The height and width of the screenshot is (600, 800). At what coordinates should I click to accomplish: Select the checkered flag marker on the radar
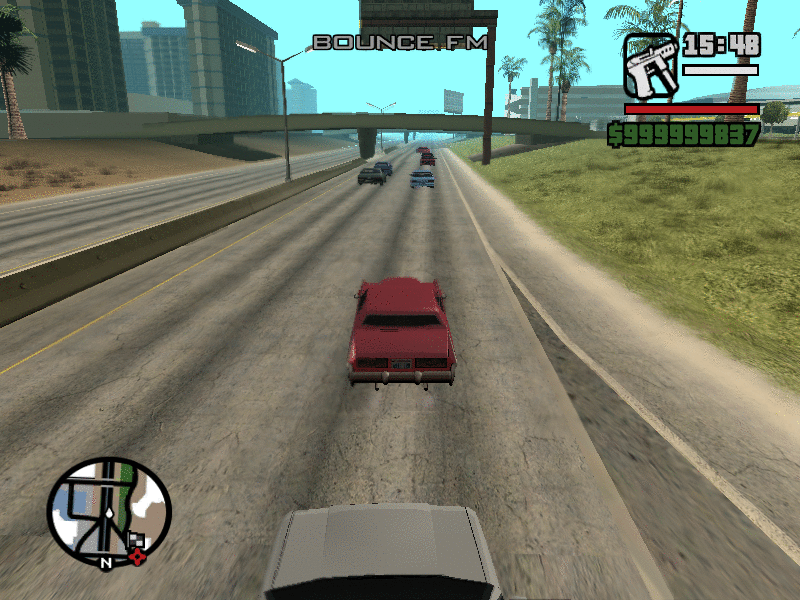[136, 541]
